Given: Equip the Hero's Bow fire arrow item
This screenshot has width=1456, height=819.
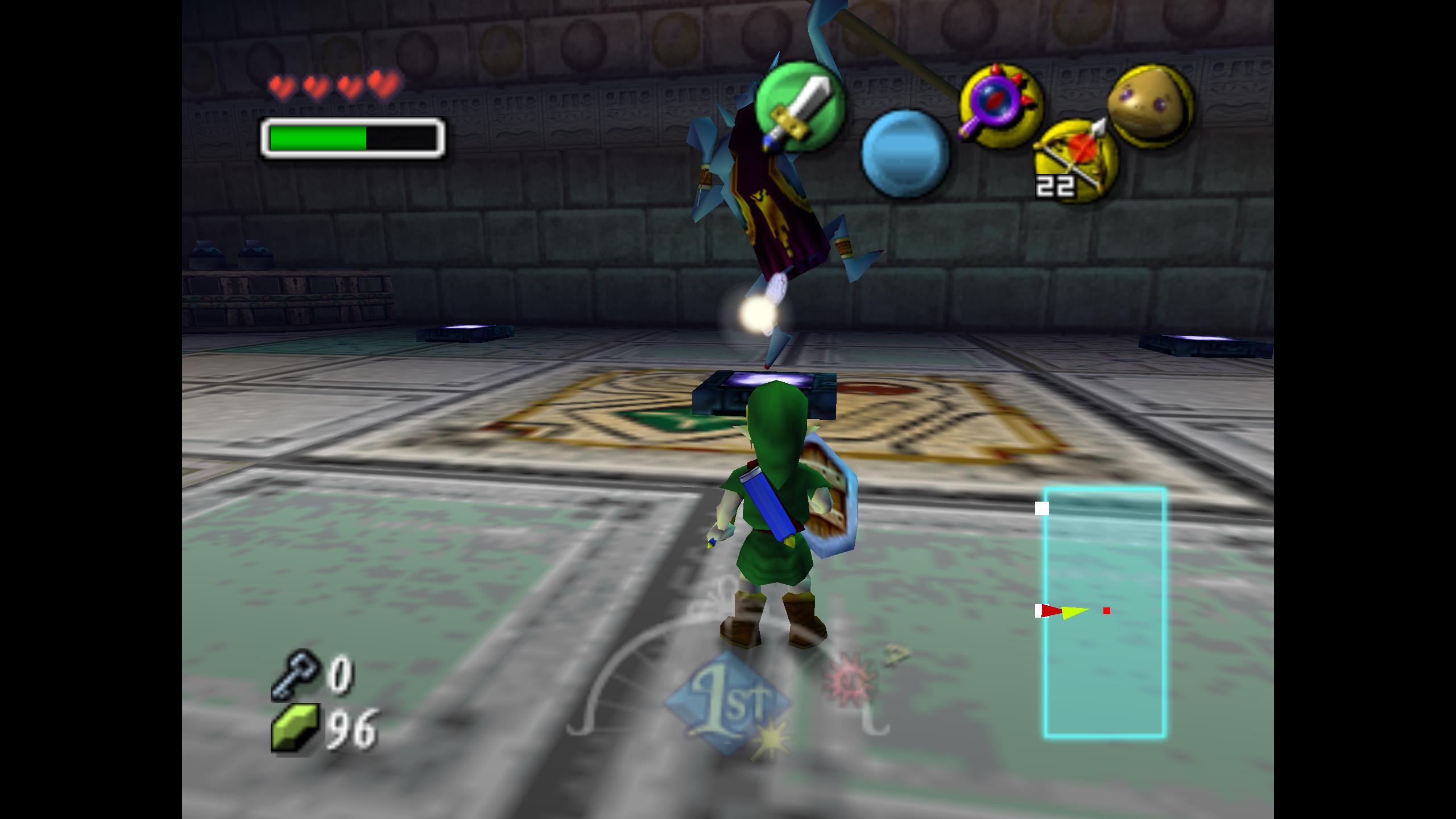Looking at the screenshot, I should point(1076,160).
